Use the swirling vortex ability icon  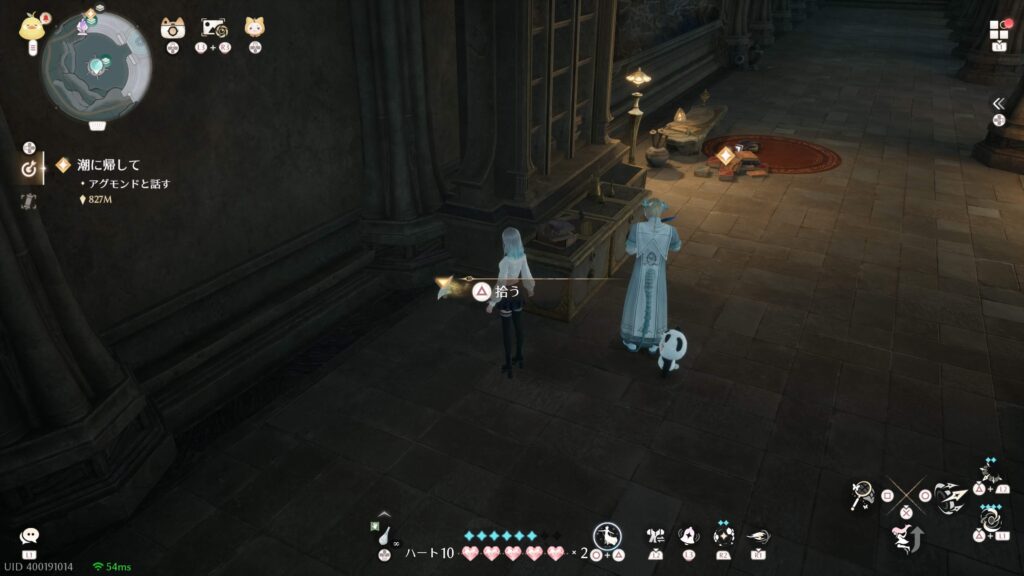coord(990,520)
